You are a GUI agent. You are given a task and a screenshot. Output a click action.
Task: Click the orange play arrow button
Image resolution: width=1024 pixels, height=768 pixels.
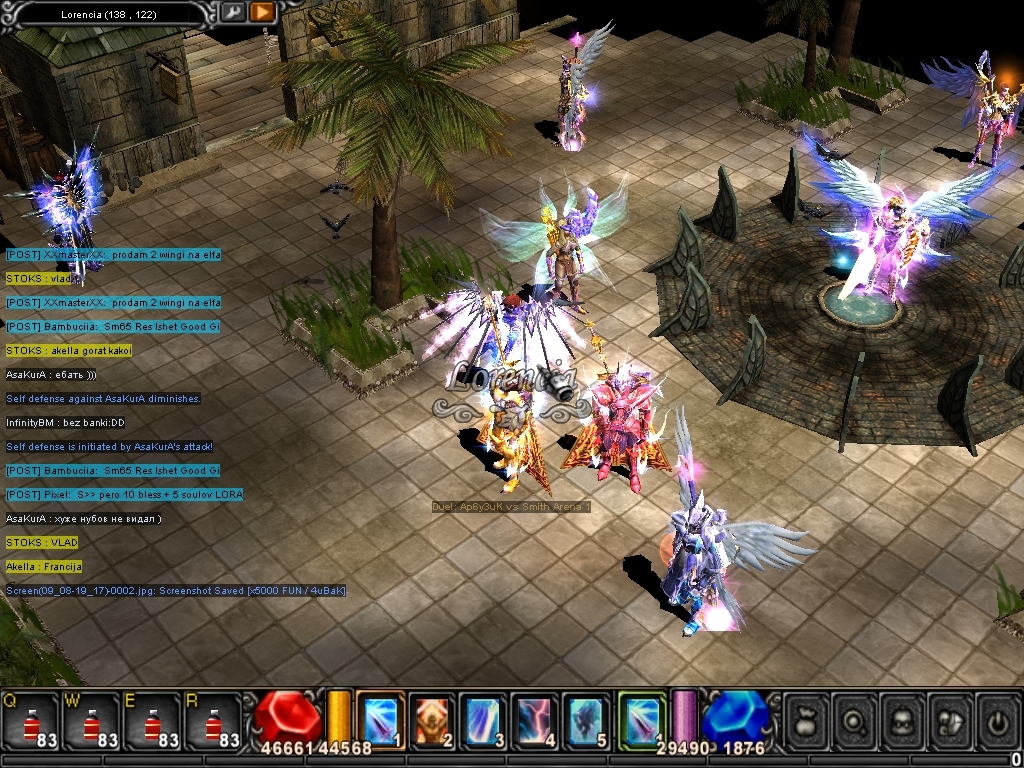click(x=262, y=12)
